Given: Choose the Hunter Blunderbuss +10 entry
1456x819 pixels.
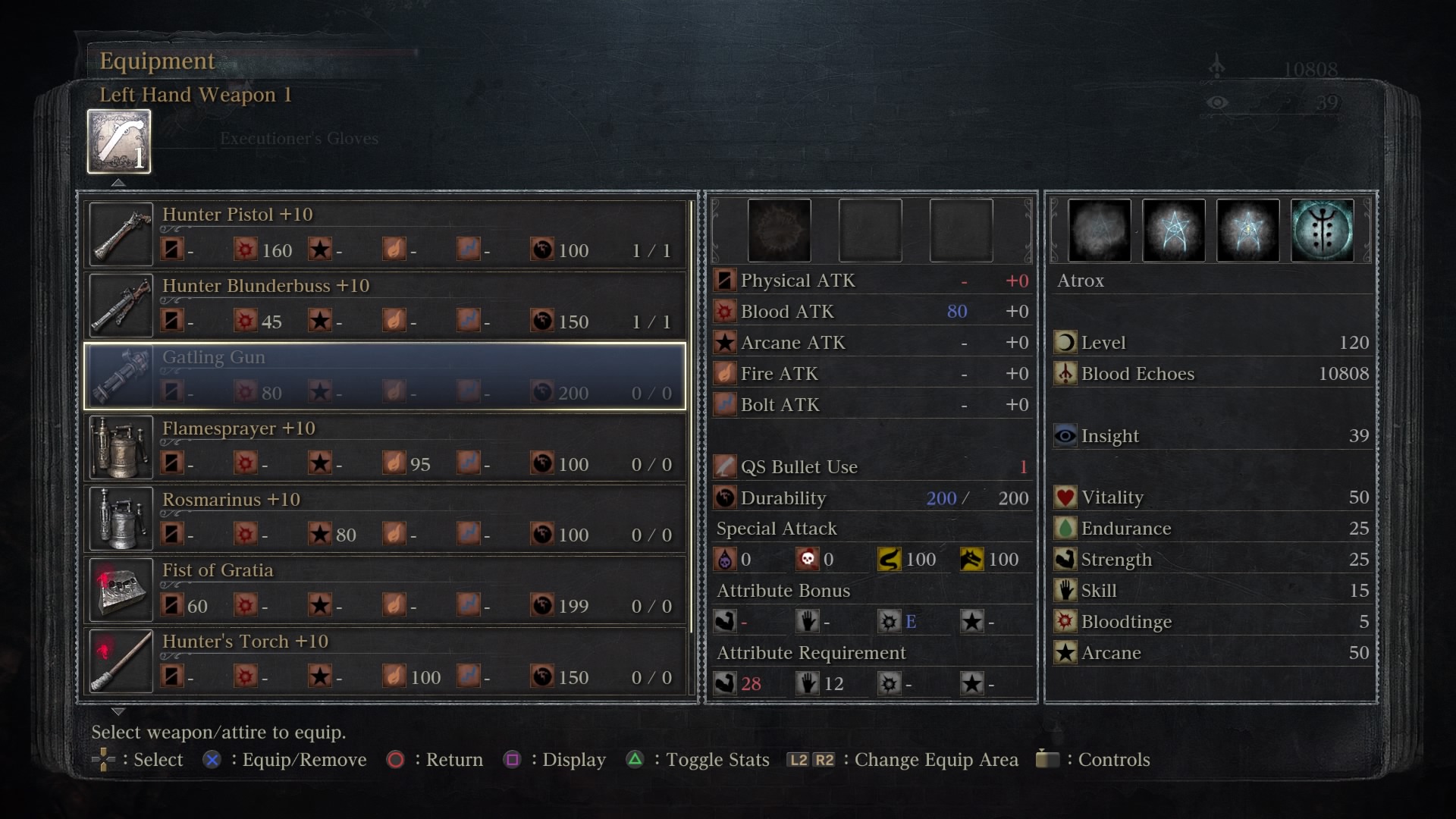Looking at the screenshot, I should pyautogui.click(x=385, y=305).
